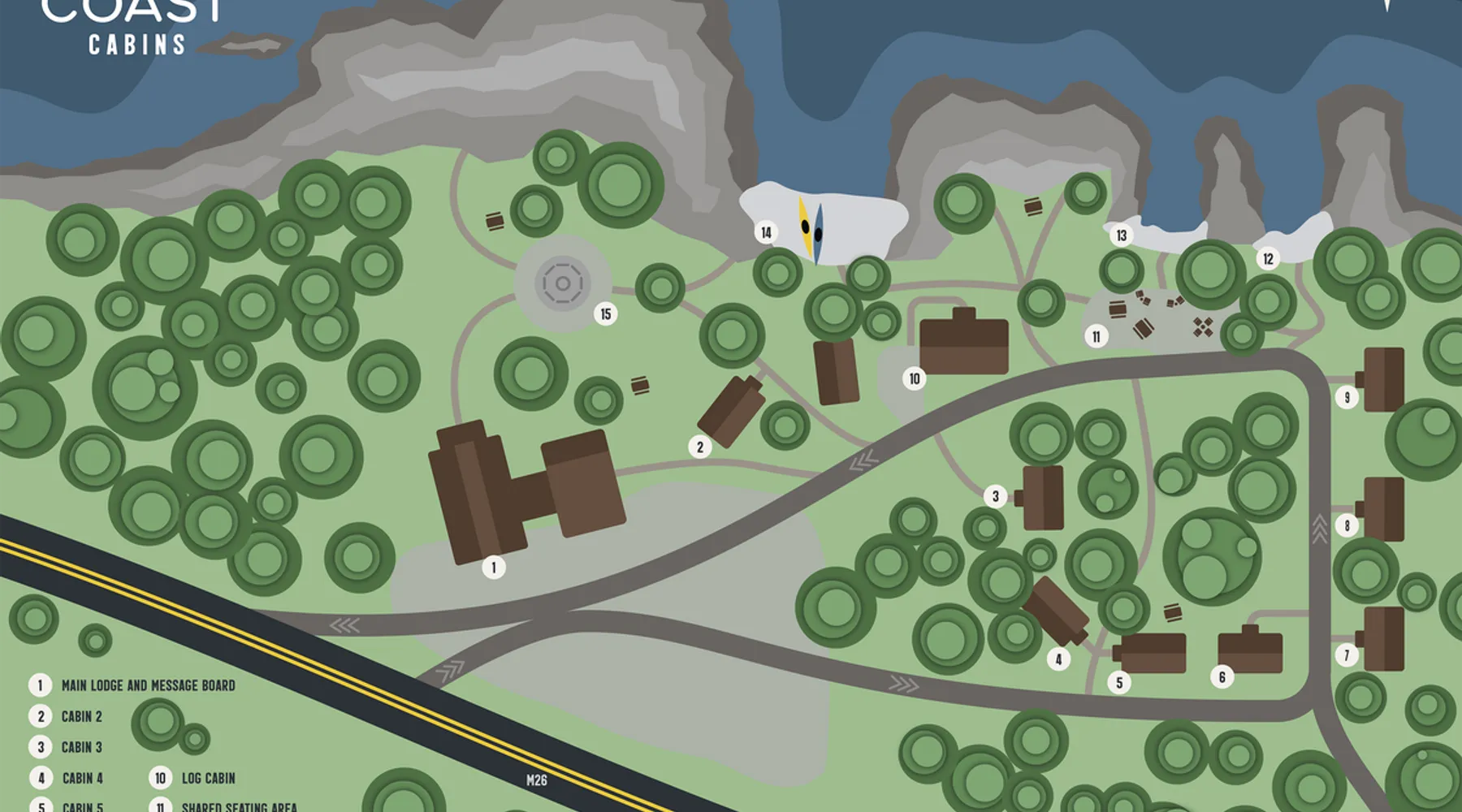
Task: Select map marker 7 on the map
Action: 1347,654
